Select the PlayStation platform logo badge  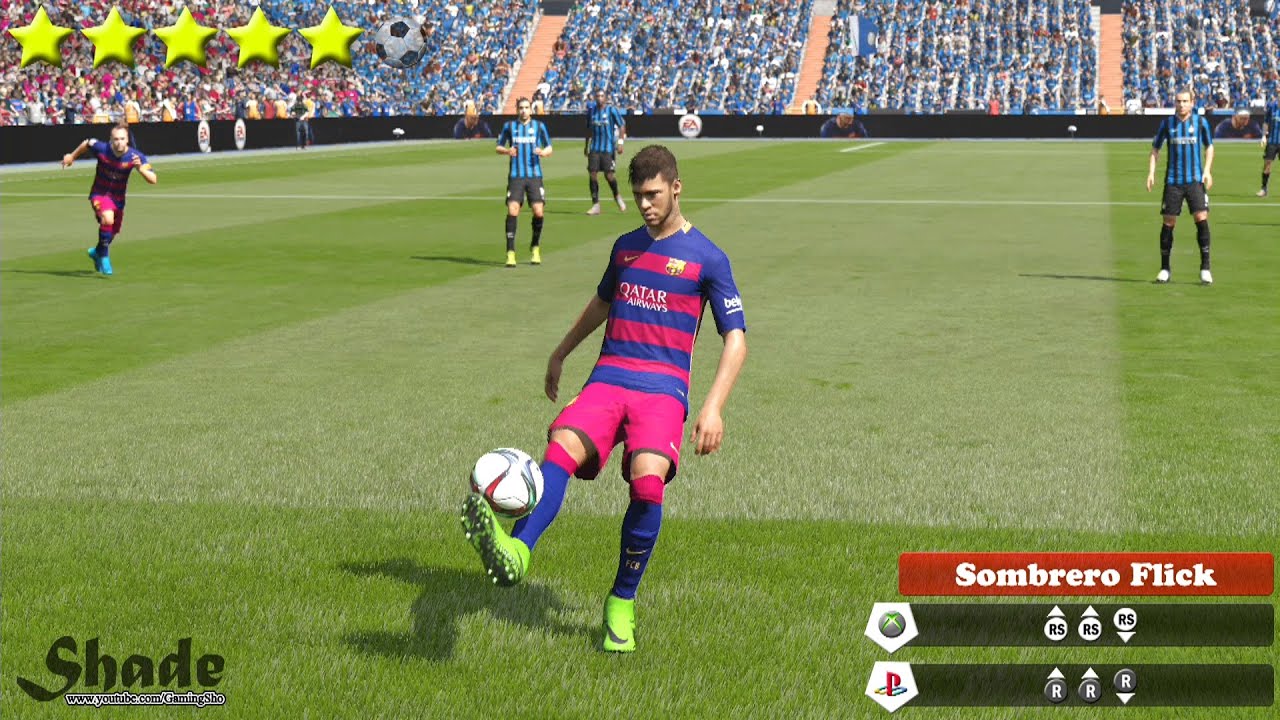pos(891,685)
